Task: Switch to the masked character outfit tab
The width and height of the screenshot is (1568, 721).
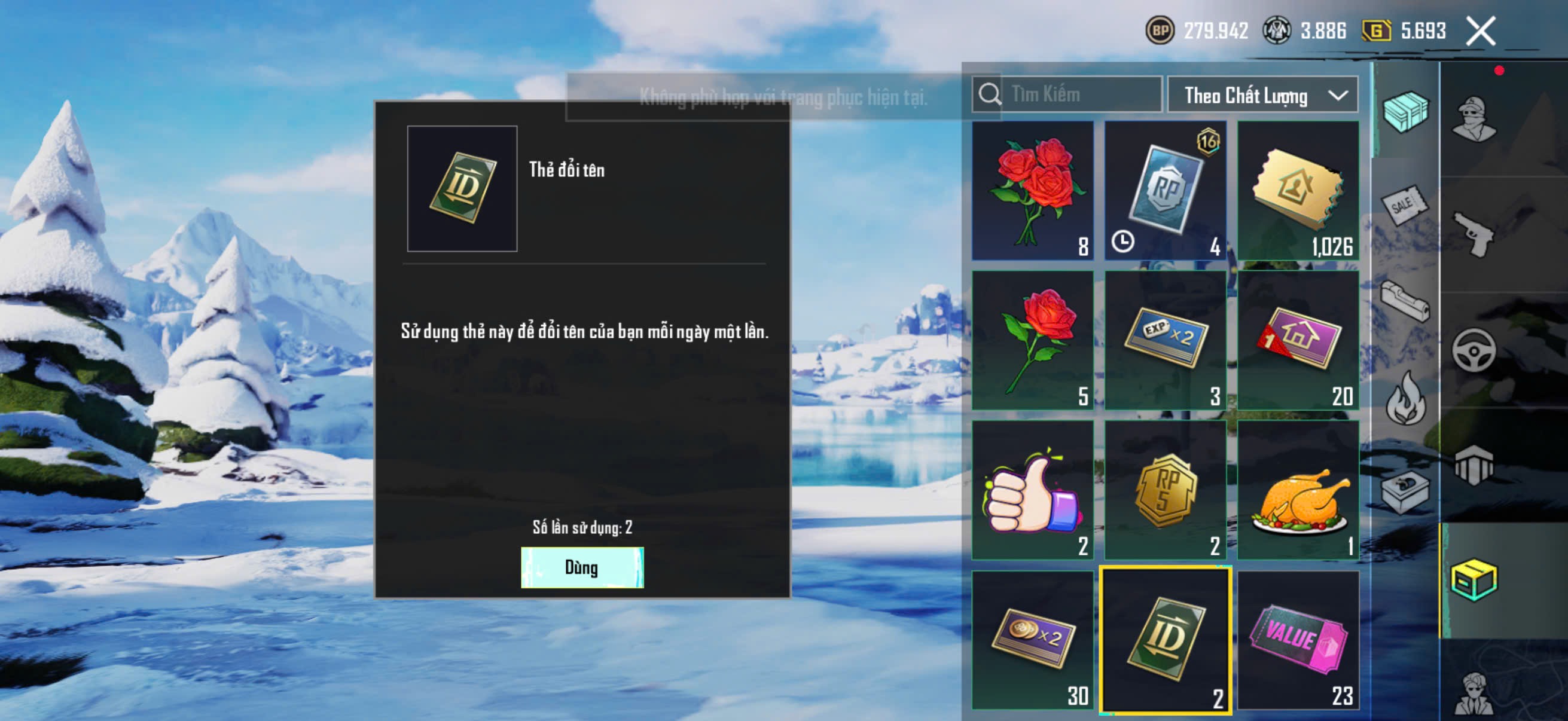Action: [1474, 118]
